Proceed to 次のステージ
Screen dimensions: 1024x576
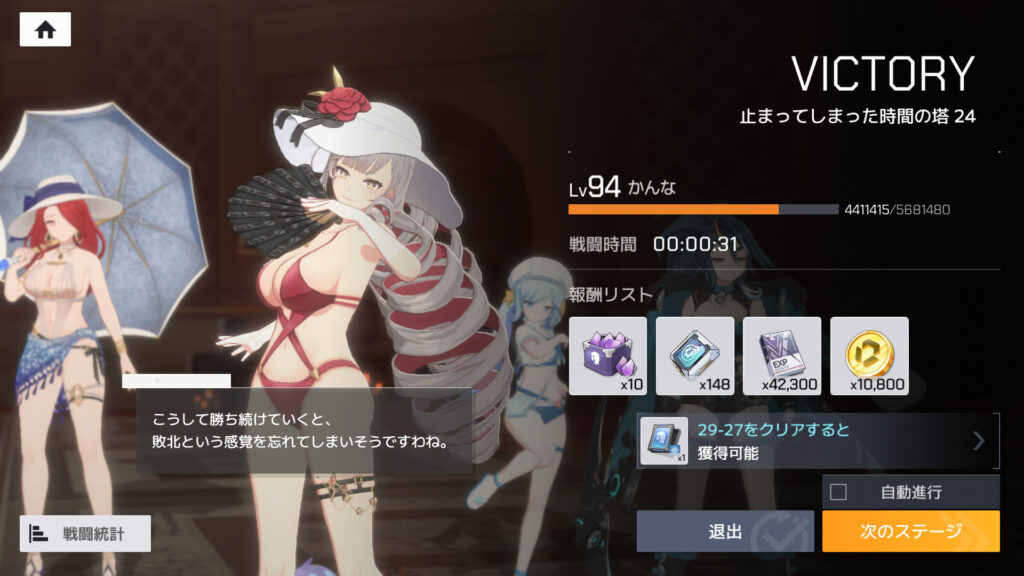pyautogui.click(x=910, y=531)
